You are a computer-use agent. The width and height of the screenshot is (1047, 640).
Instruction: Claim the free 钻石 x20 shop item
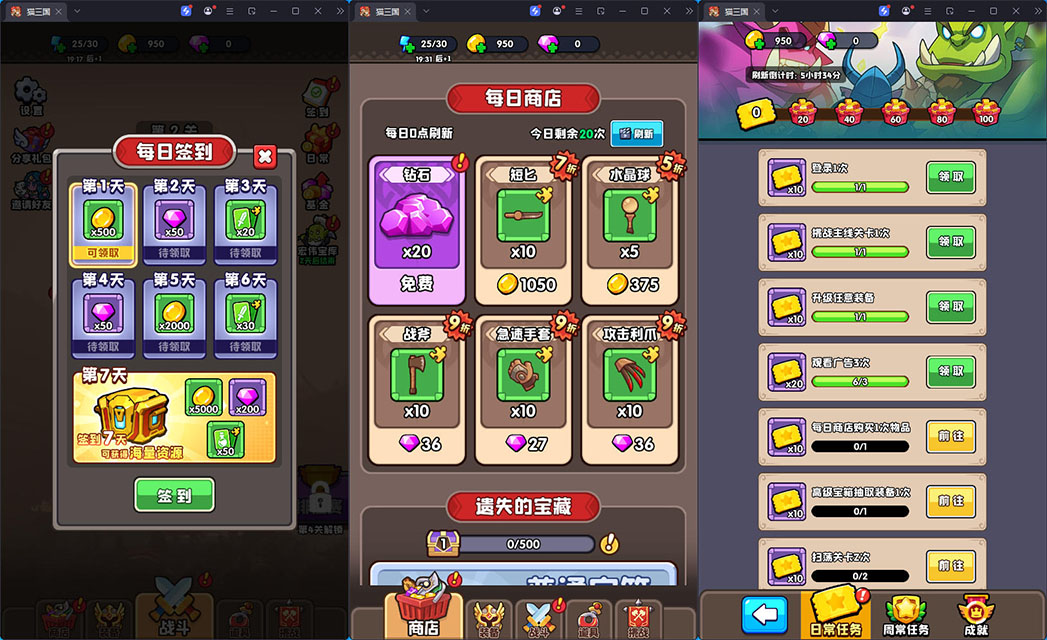[418, 228]
